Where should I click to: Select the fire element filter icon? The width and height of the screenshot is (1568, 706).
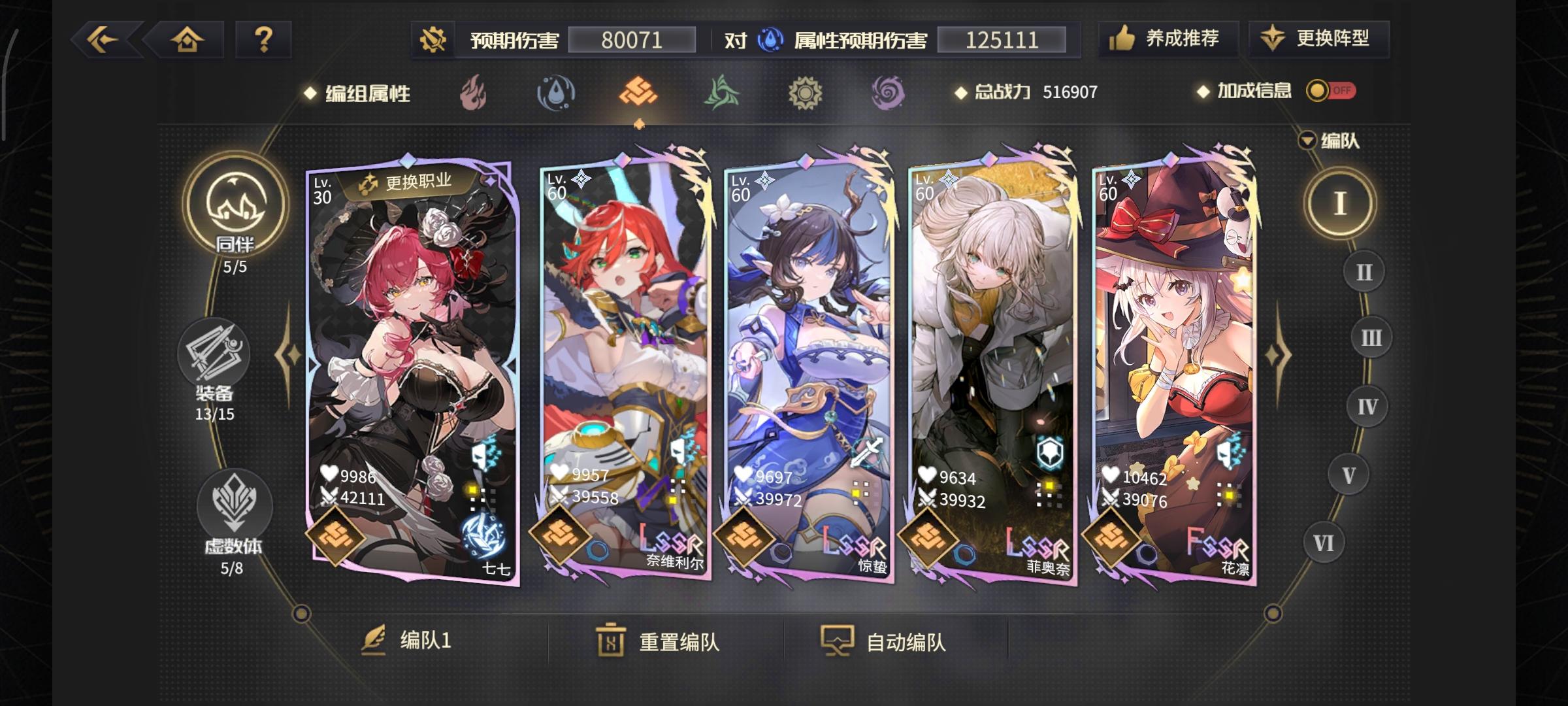[x=472, y=93]
